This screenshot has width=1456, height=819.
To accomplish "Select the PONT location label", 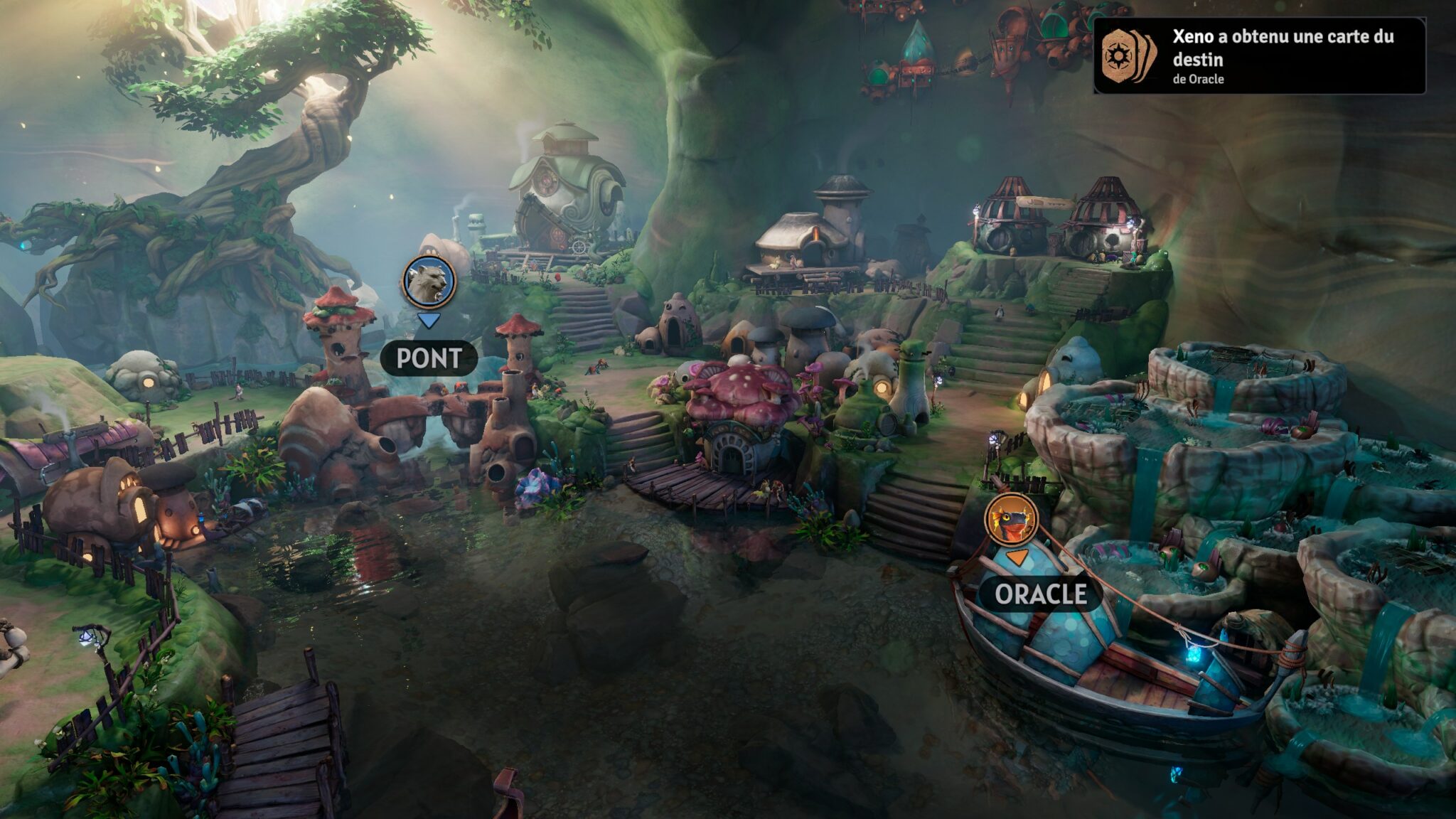I will (429, 358).
